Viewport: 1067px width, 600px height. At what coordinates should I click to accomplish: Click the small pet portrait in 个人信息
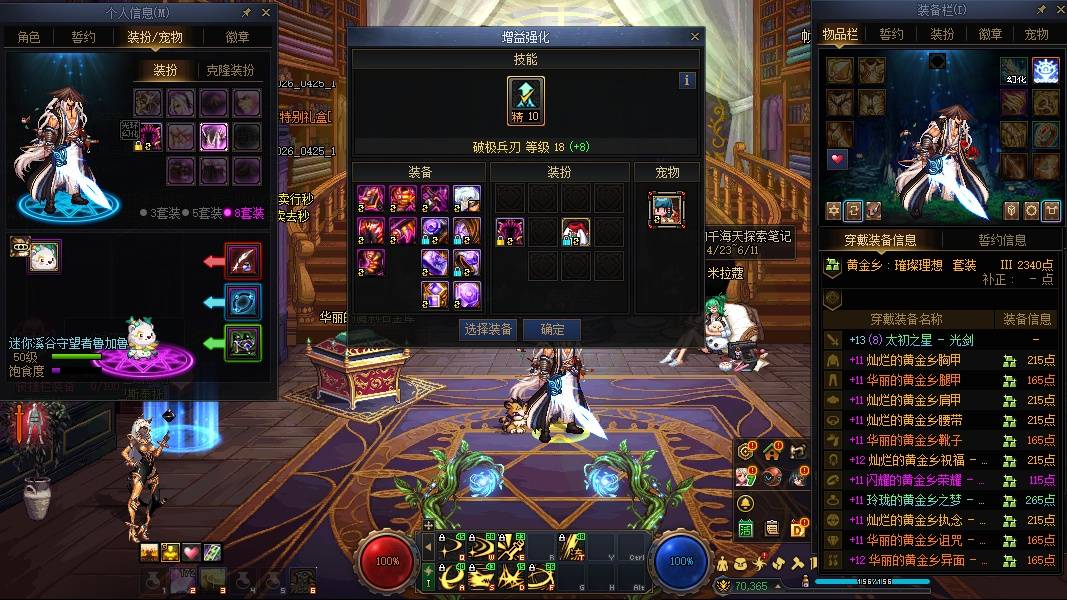click(44, 256)
